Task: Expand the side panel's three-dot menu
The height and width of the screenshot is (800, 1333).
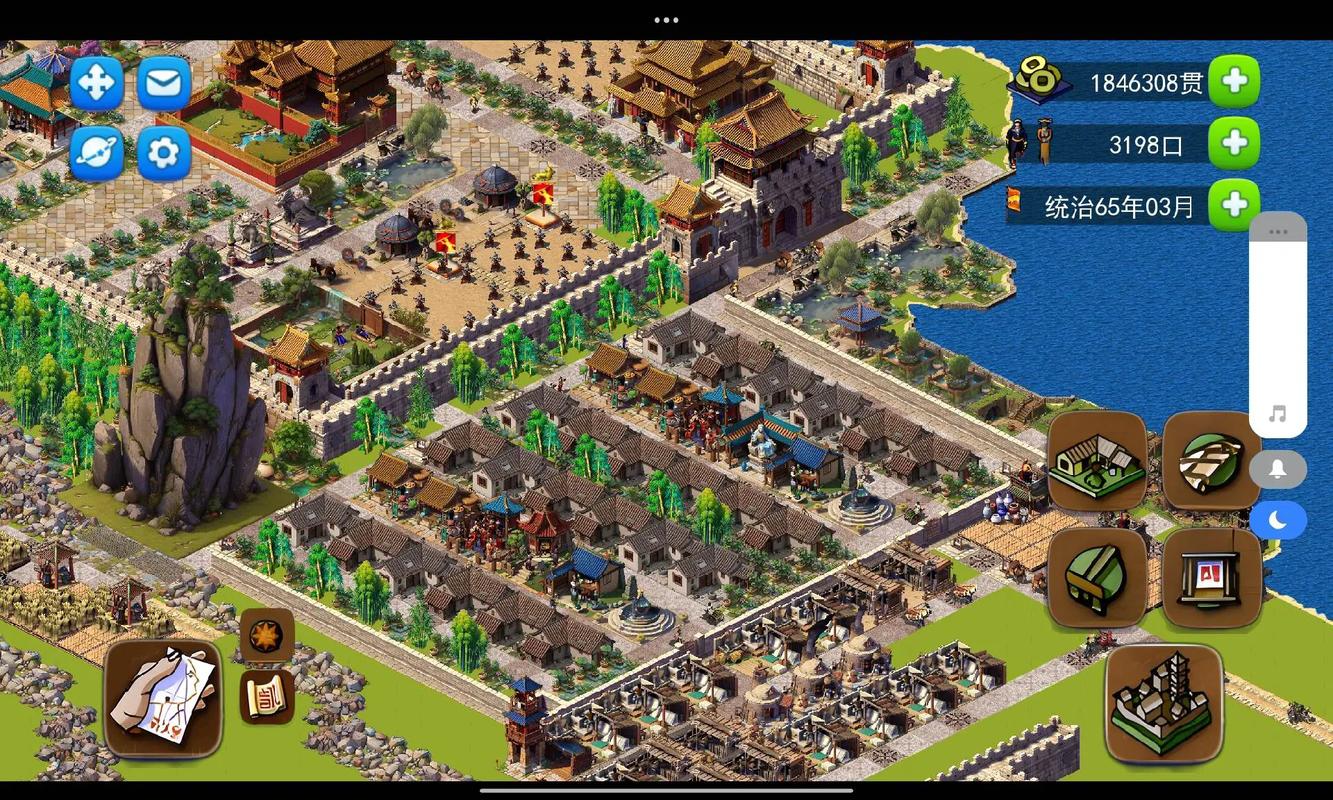Action: coord(1278,232)
